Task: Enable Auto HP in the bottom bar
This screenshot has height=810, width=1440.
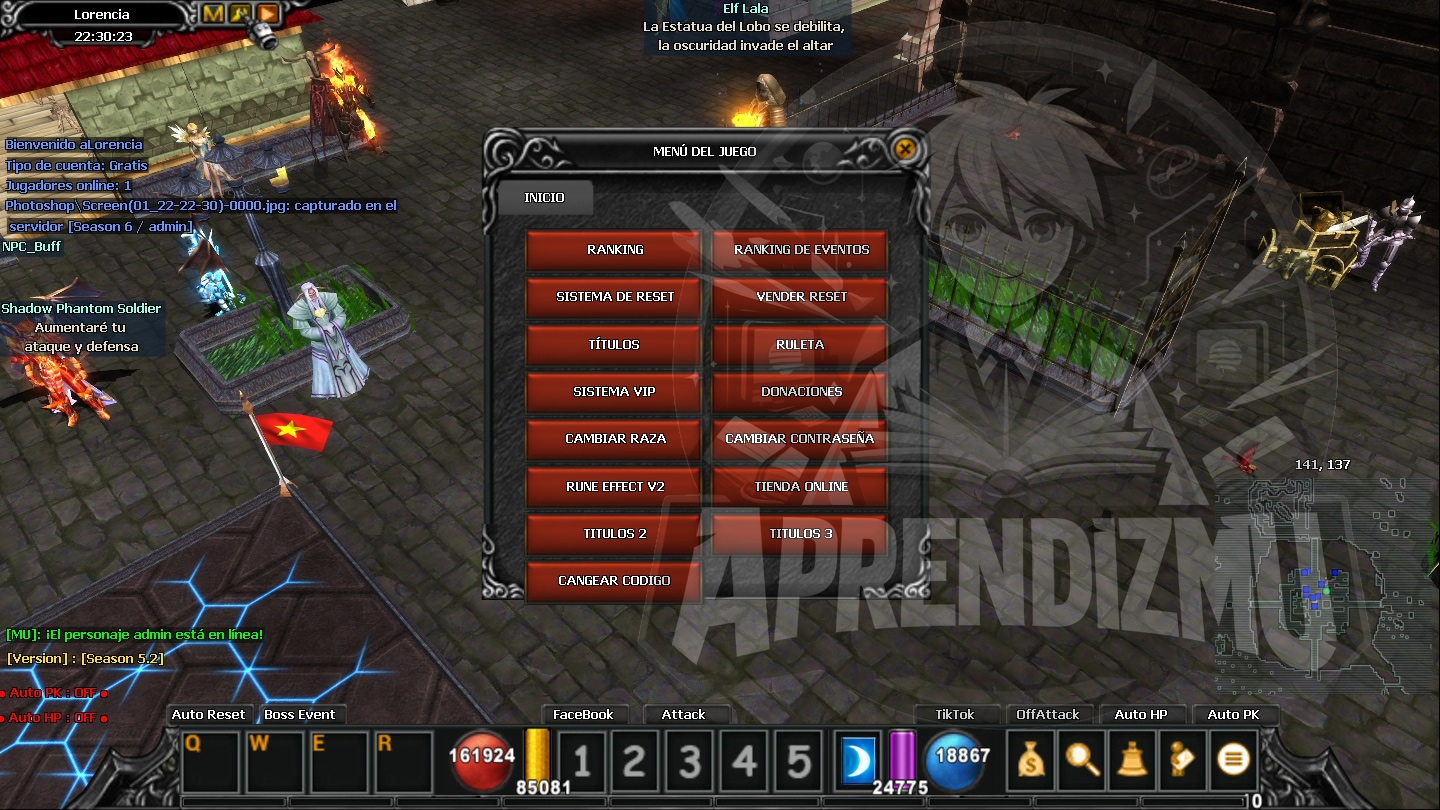Action: click(1143, 714)
